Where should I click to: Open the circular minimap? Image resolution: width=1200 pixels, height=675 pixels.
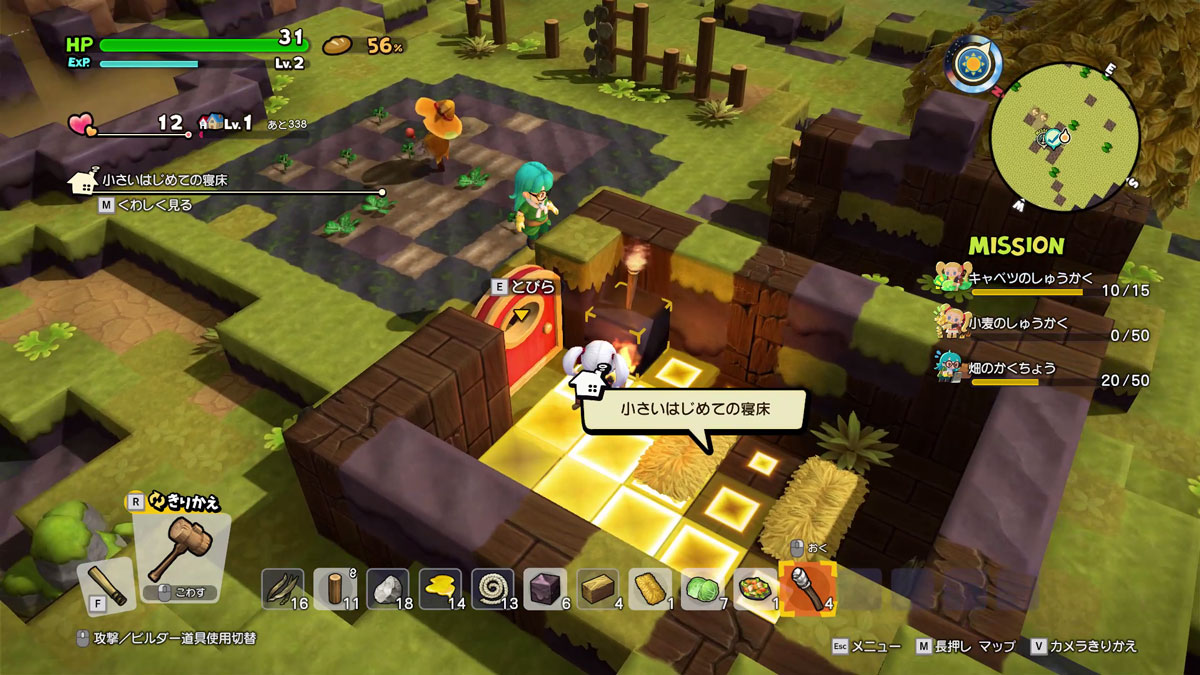(1065, 137)
